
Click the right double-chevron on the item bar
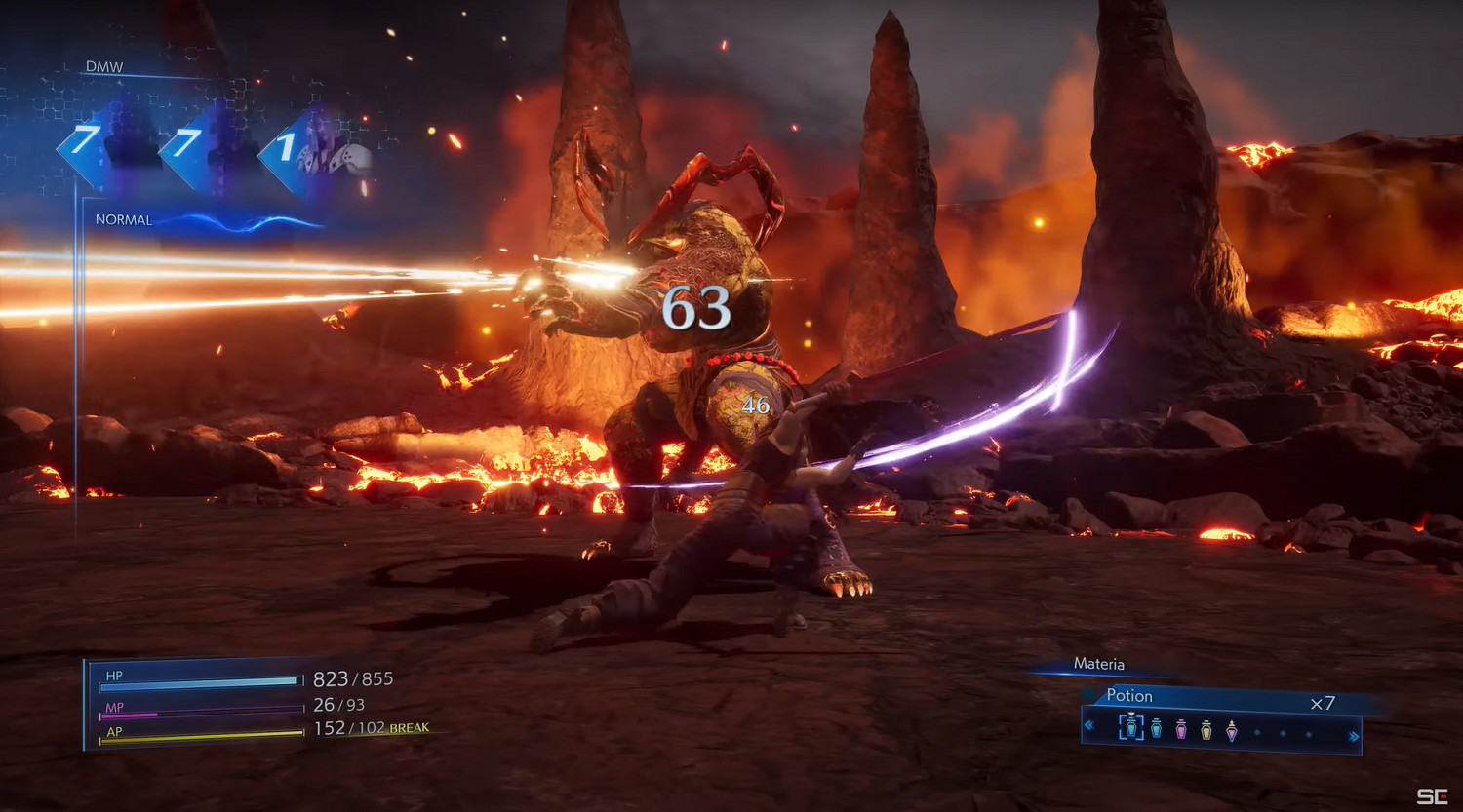[1353, 736]
